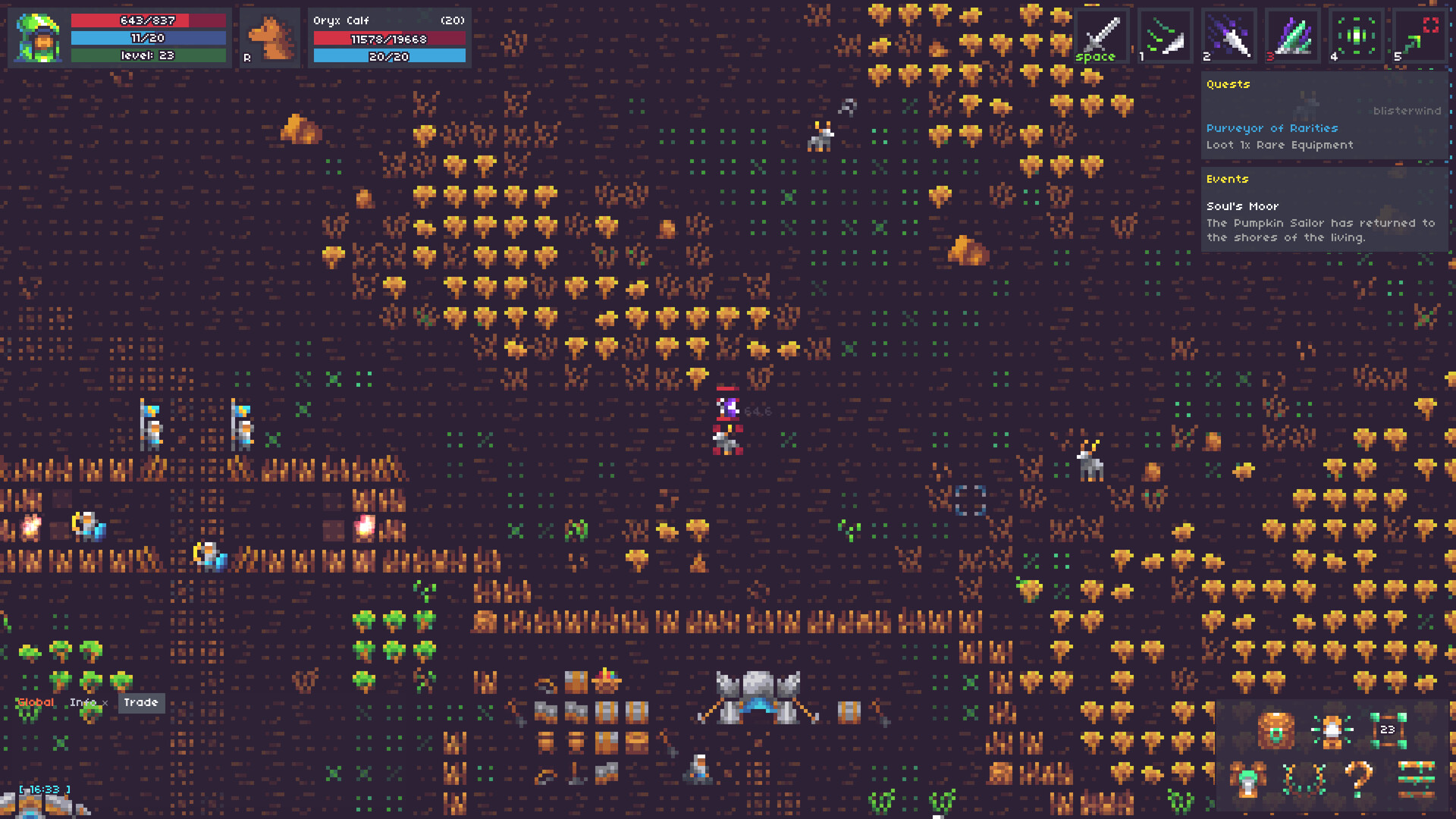The width and height of the screenshot is (1456, 819).
Task: Click the glowing lantern icon near the chest
Action: pyautogui.click(x=1332, y=731)
